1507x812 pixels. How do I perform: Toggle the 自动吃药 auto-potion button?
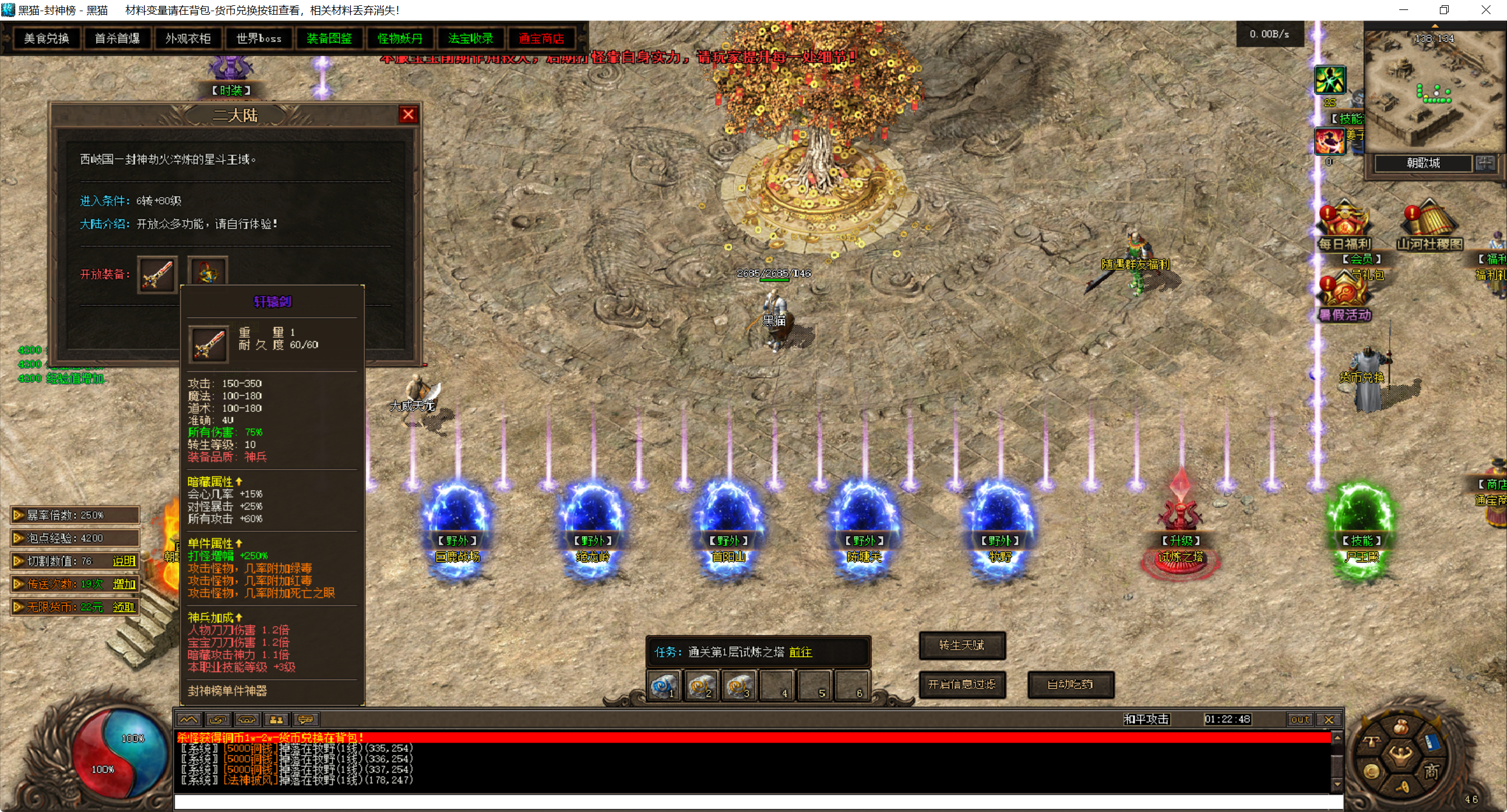pos(1070,684)
